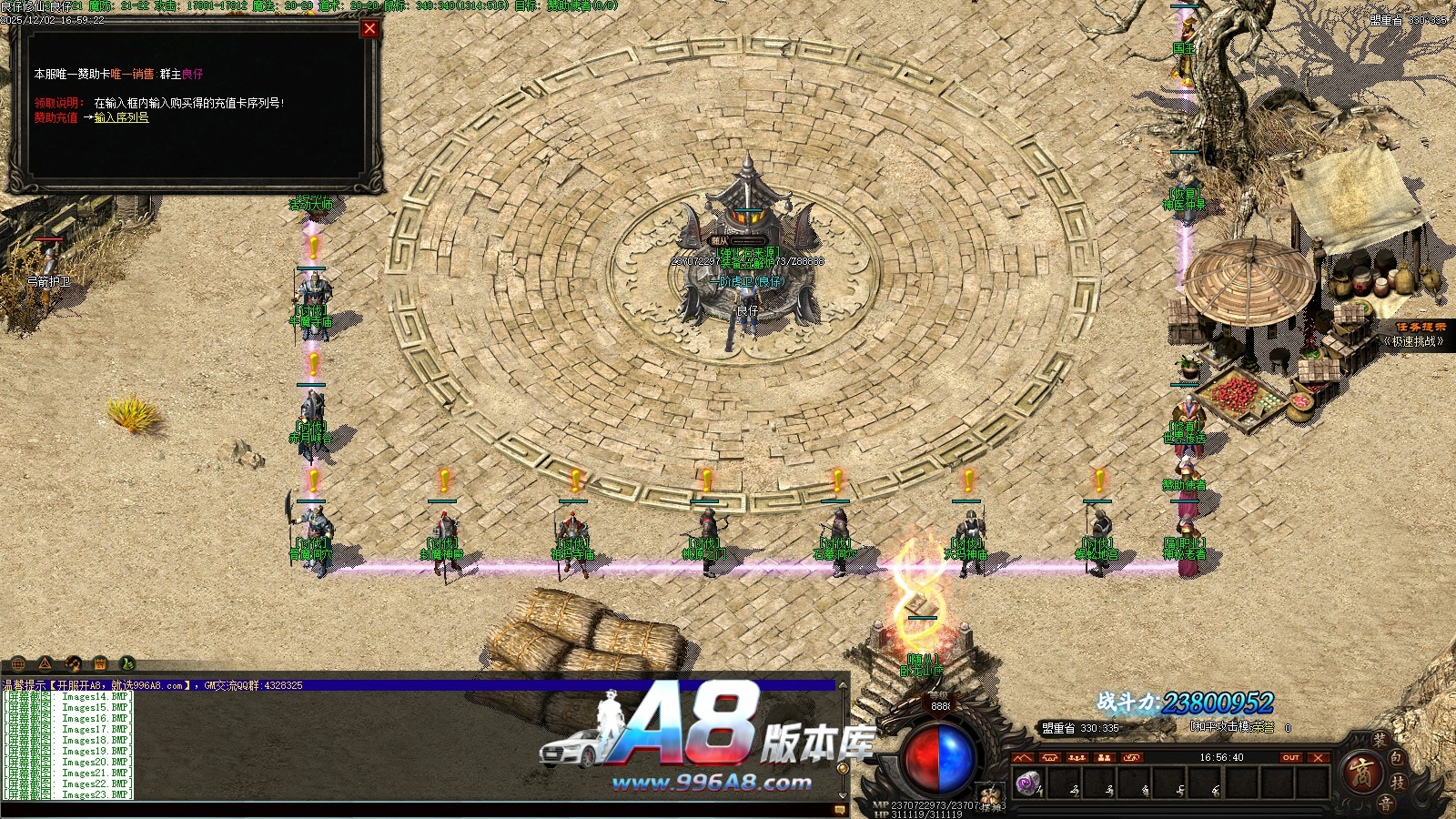Viewport: 1456px width, 819px height.
Task: Click the triangle icon above the chat
Action: pos(45,663)
